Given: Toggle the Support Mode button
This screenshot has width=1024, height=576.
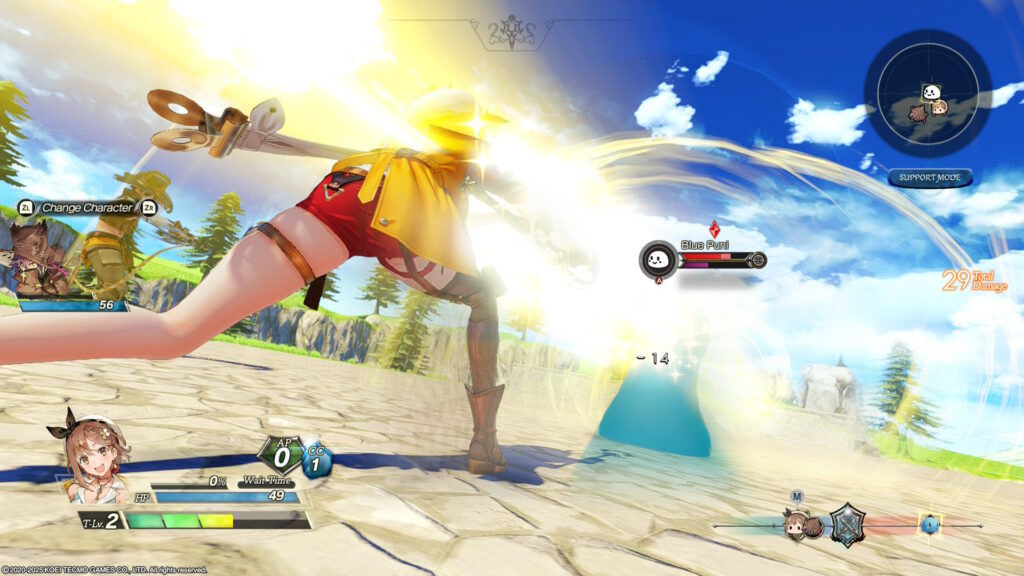Looking at the screenshot, I should click(x=929, y=178).
